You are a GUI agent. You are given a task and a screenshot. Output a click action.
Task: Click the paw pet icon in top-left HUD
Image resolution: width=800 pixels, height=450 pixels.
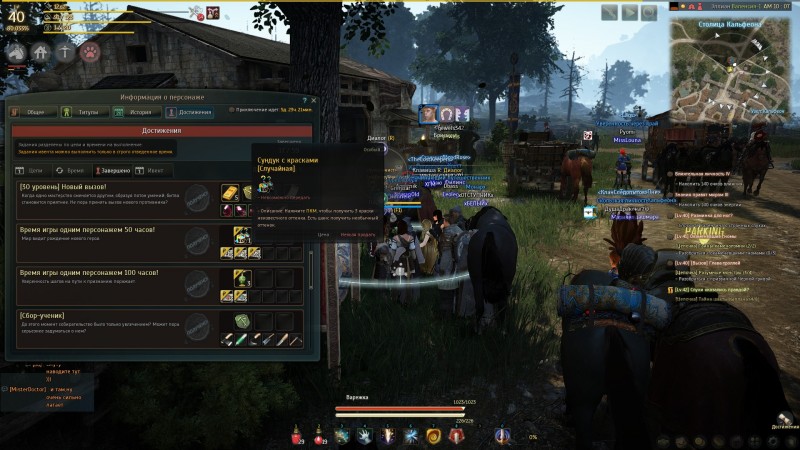pos(90,52)
